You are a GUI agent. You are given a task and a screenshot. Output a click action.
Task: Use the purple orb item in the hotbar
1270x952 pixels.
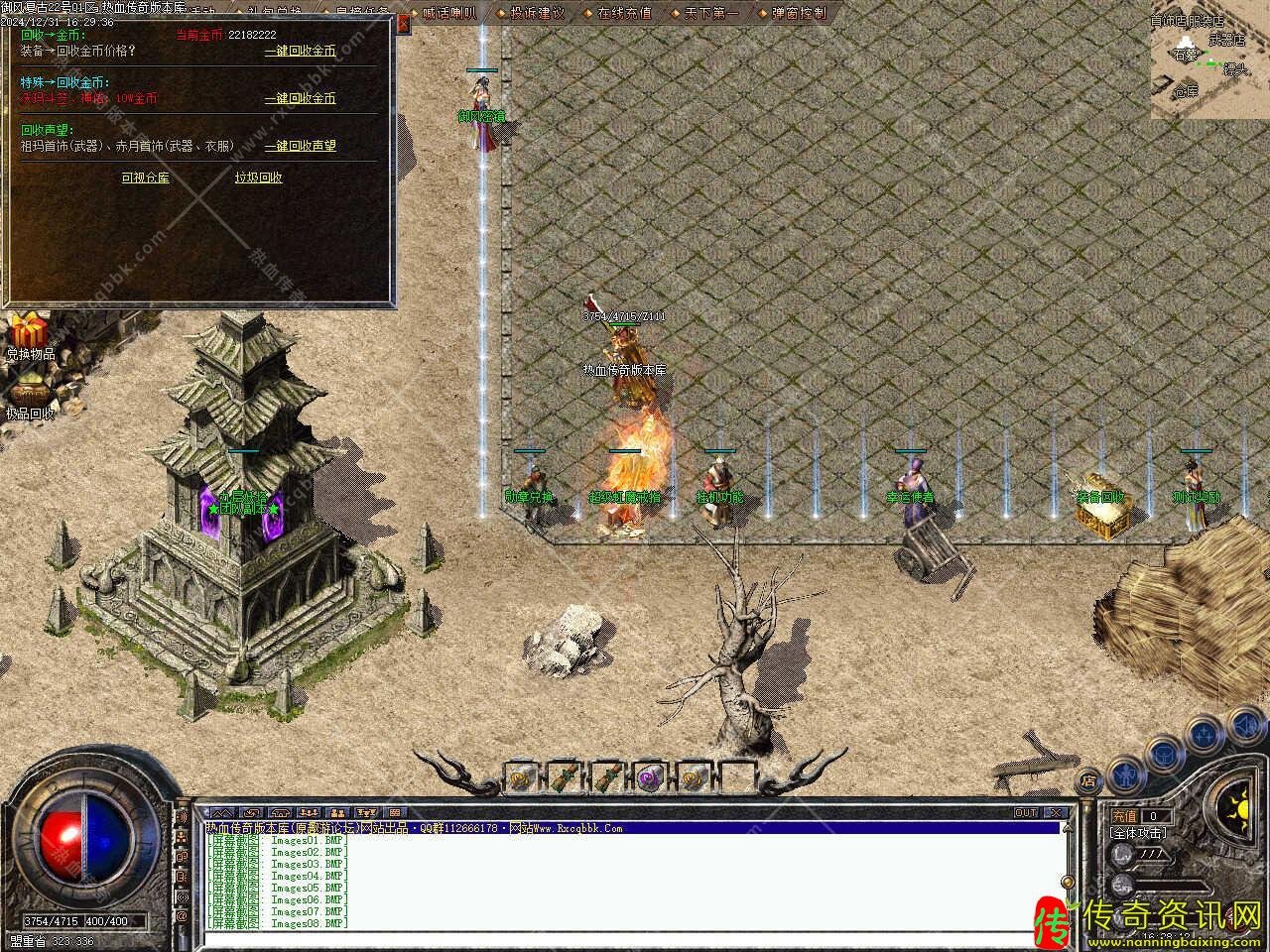tap(651, 776)
